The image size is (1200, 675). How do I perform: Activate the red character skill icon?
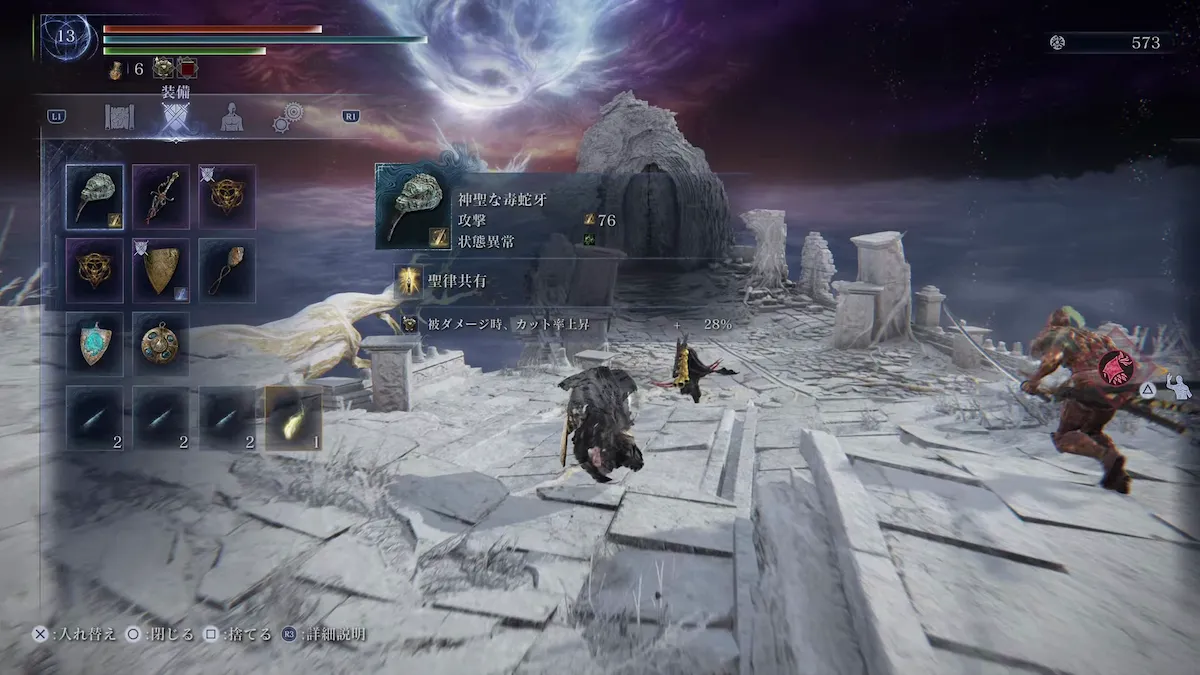click(1116, 369)
